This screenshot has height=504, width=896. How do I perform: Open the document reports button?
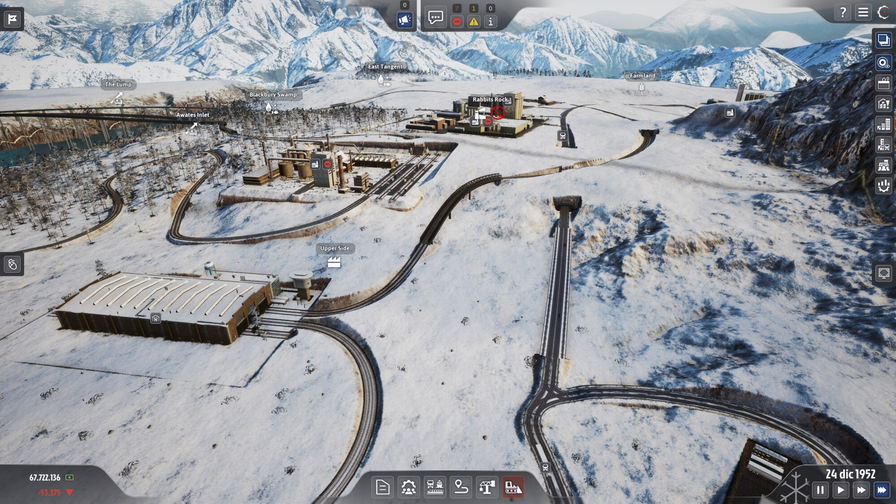(x=383, y=487)
